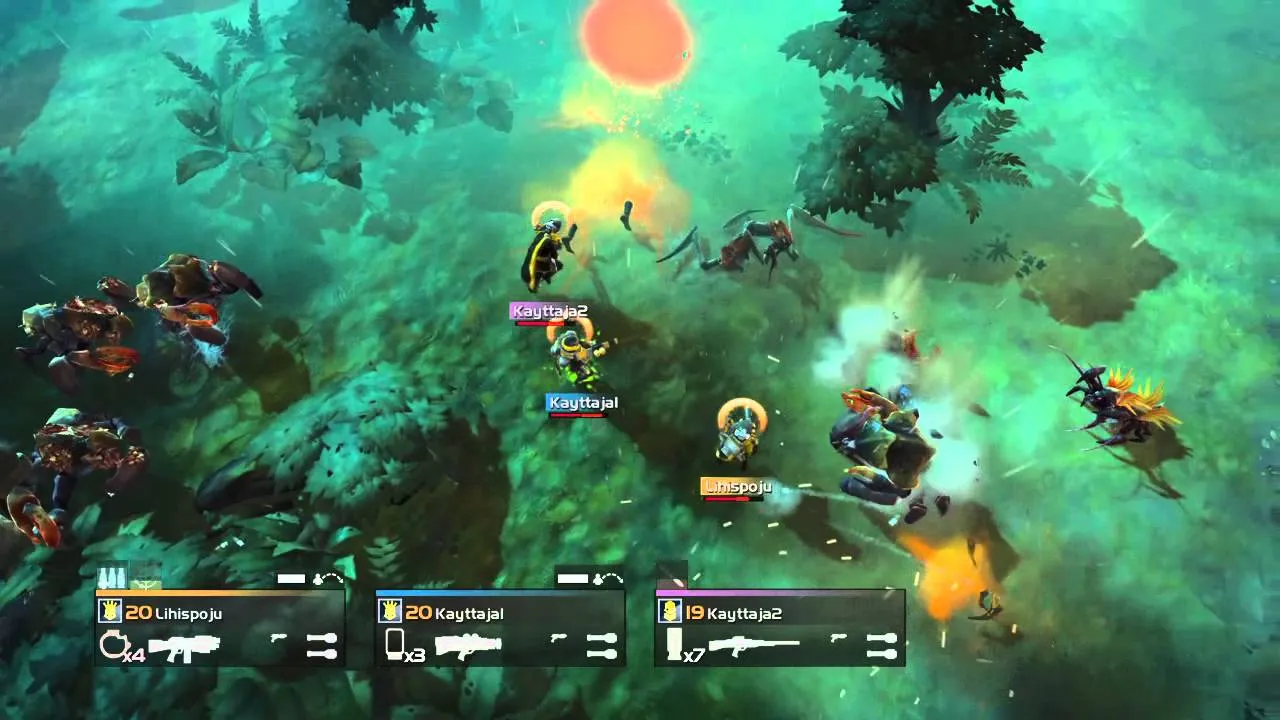Click Lihispoju's gold rank badge
The image size is (1280, 720).
[x=110, y=612]
